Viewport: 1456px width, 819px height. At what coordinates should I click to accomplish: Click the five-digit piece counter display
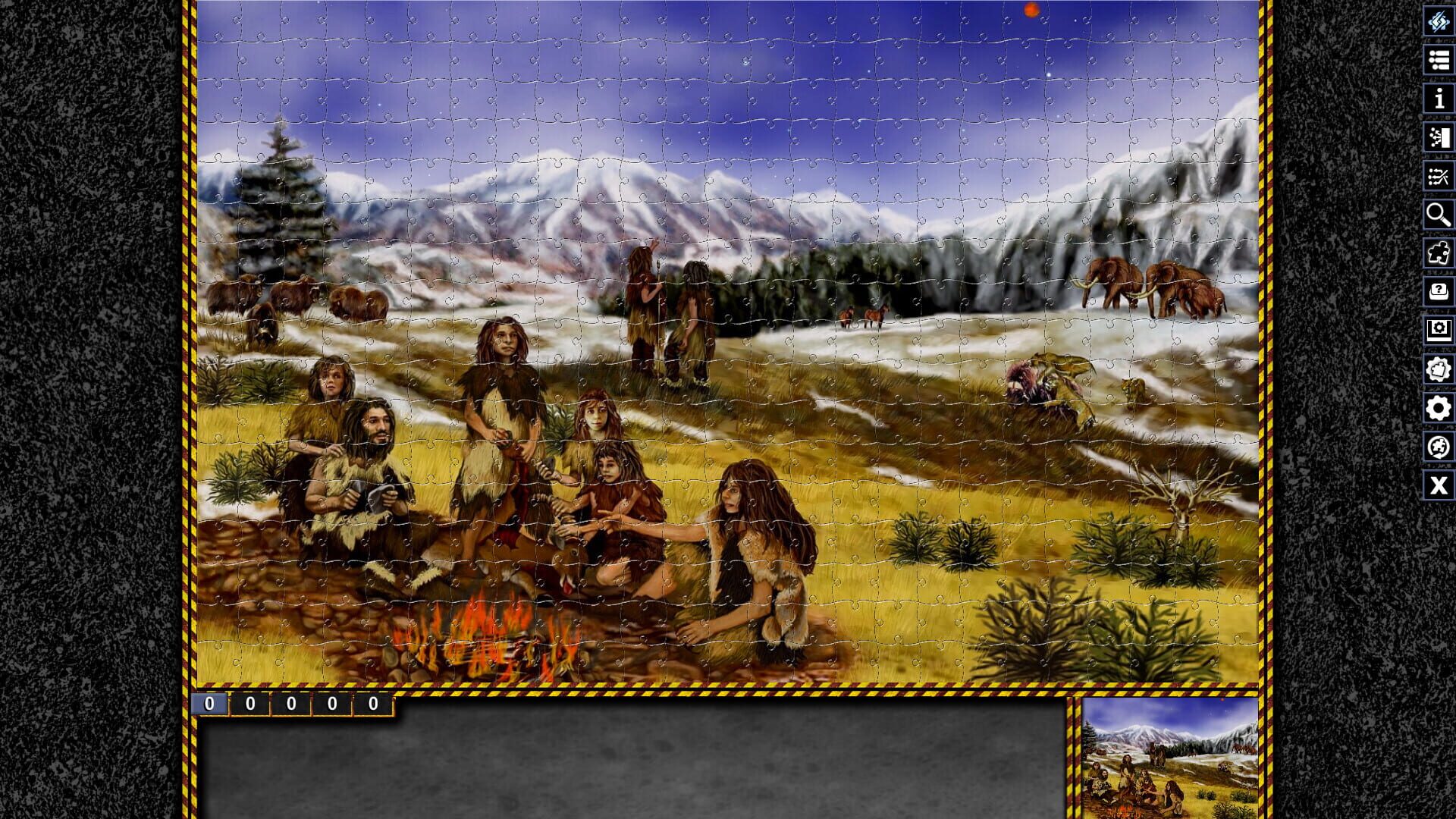(292, 704)
